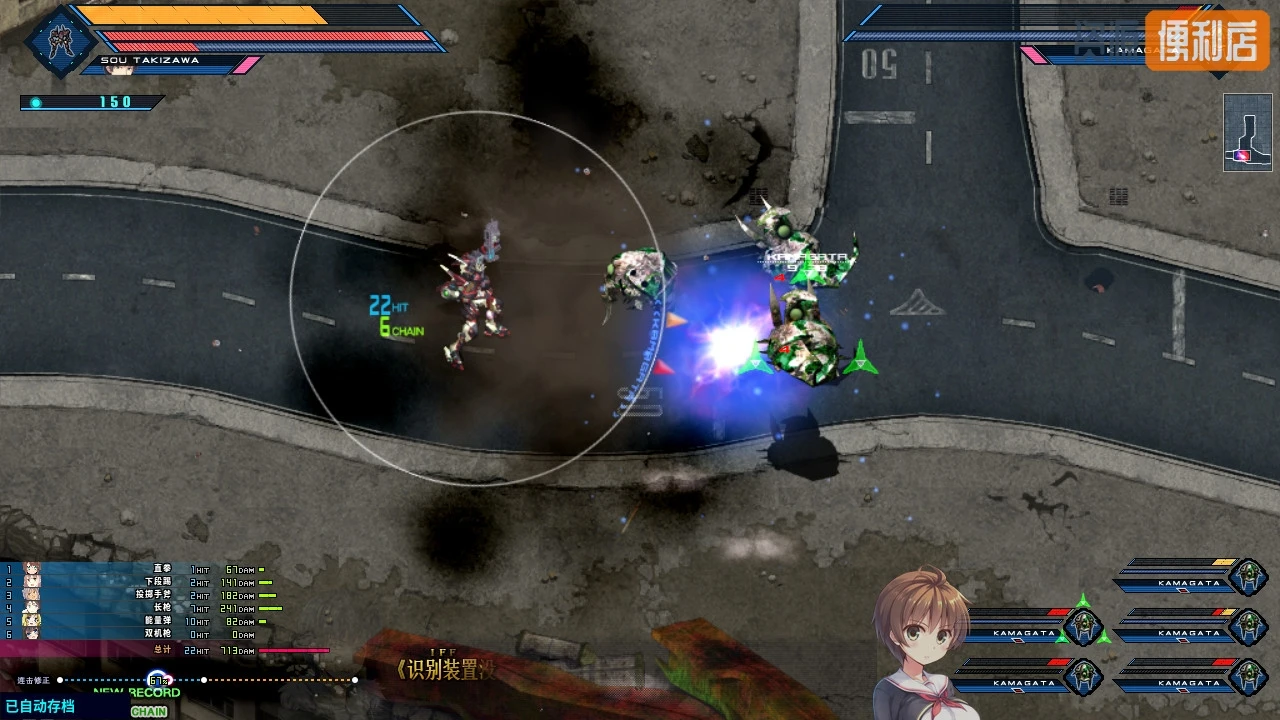Image resolution: width=1280 pixels, height=720 pixels.
Task: Open the minimap panel
Action: (1247, 132)
